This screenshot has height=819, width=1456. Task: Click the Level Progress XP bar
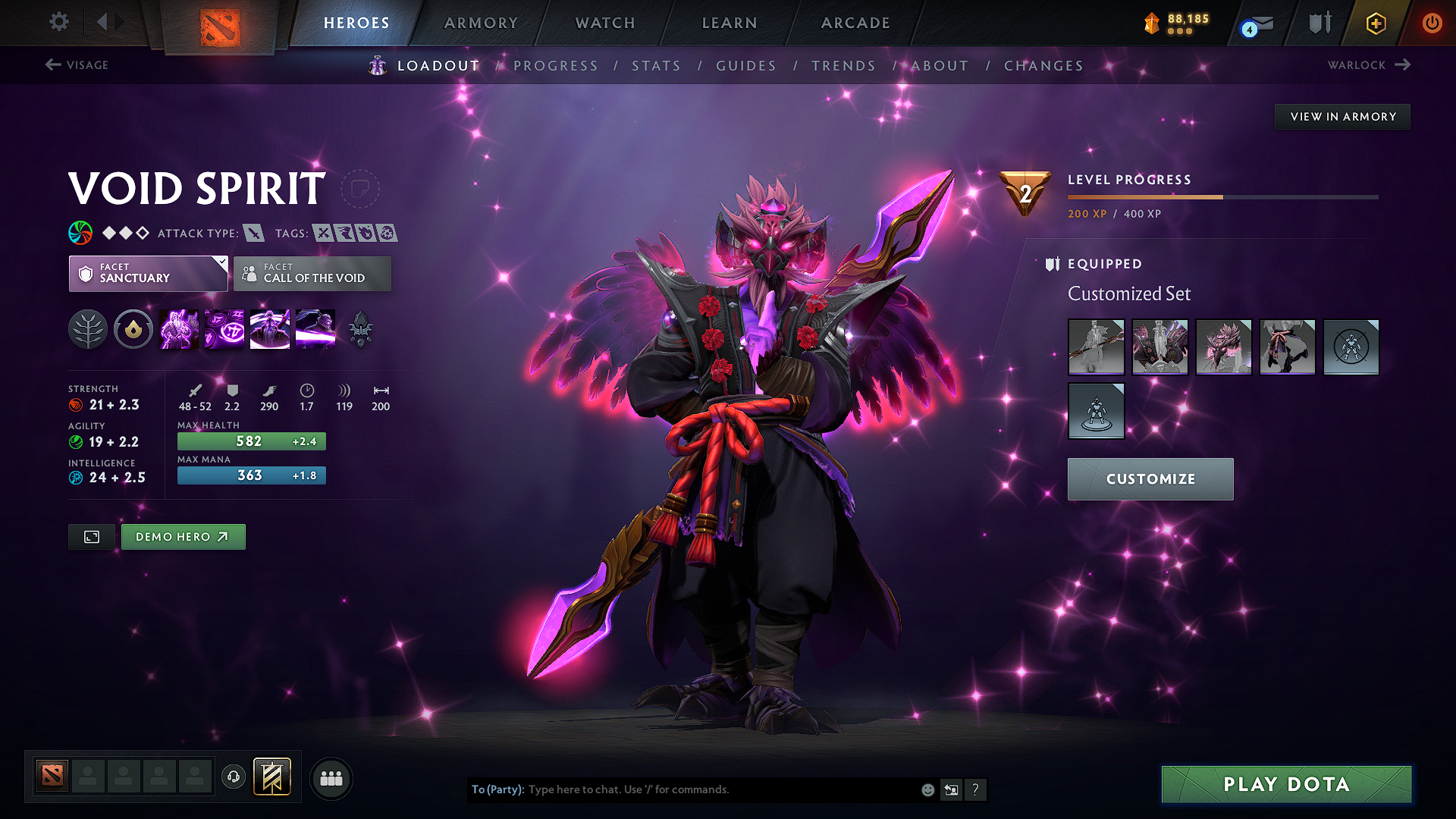tap(1221, 197)
